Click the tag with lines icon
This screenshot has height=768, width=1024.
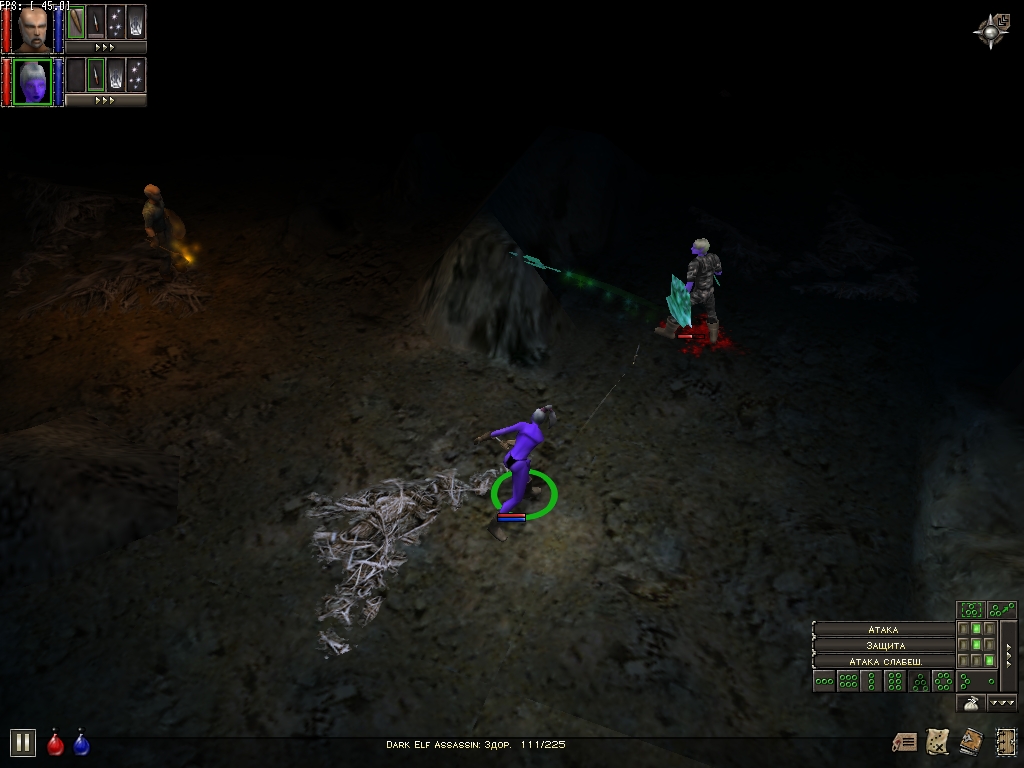pyautogui.click(x=905, y=742)
